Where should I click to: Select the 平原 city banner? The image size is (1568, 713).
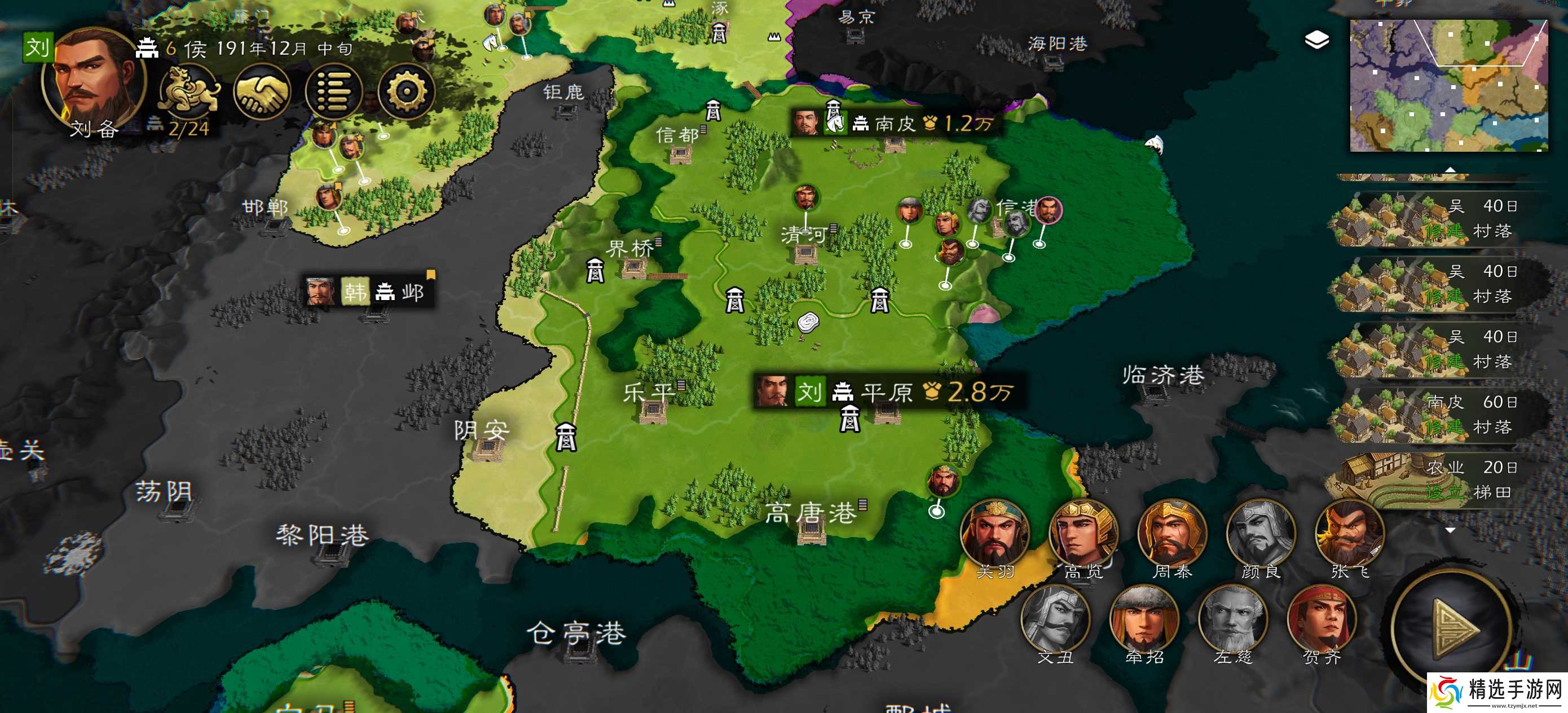(886, 391)
